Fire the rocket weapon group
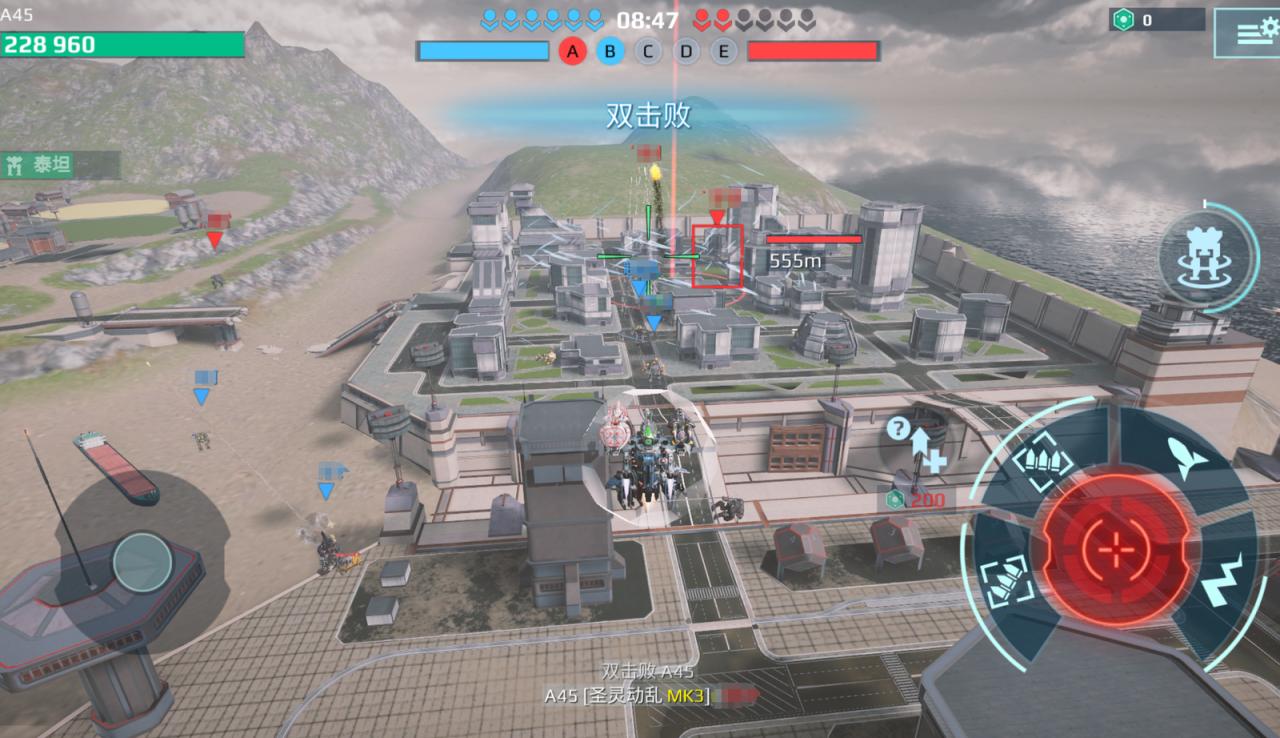1280x738 pixels. pos(1188,458)
